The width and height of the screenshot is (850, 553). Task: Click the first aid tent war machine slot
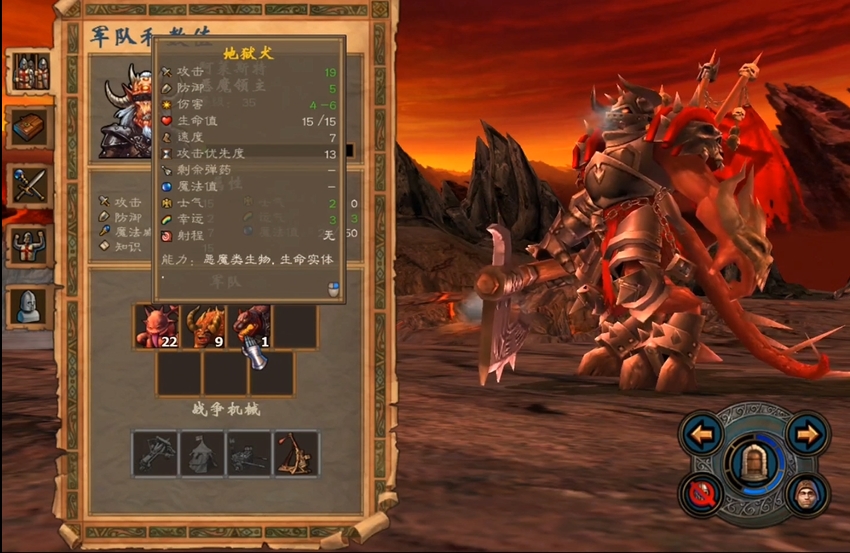(x=202, y=453)
